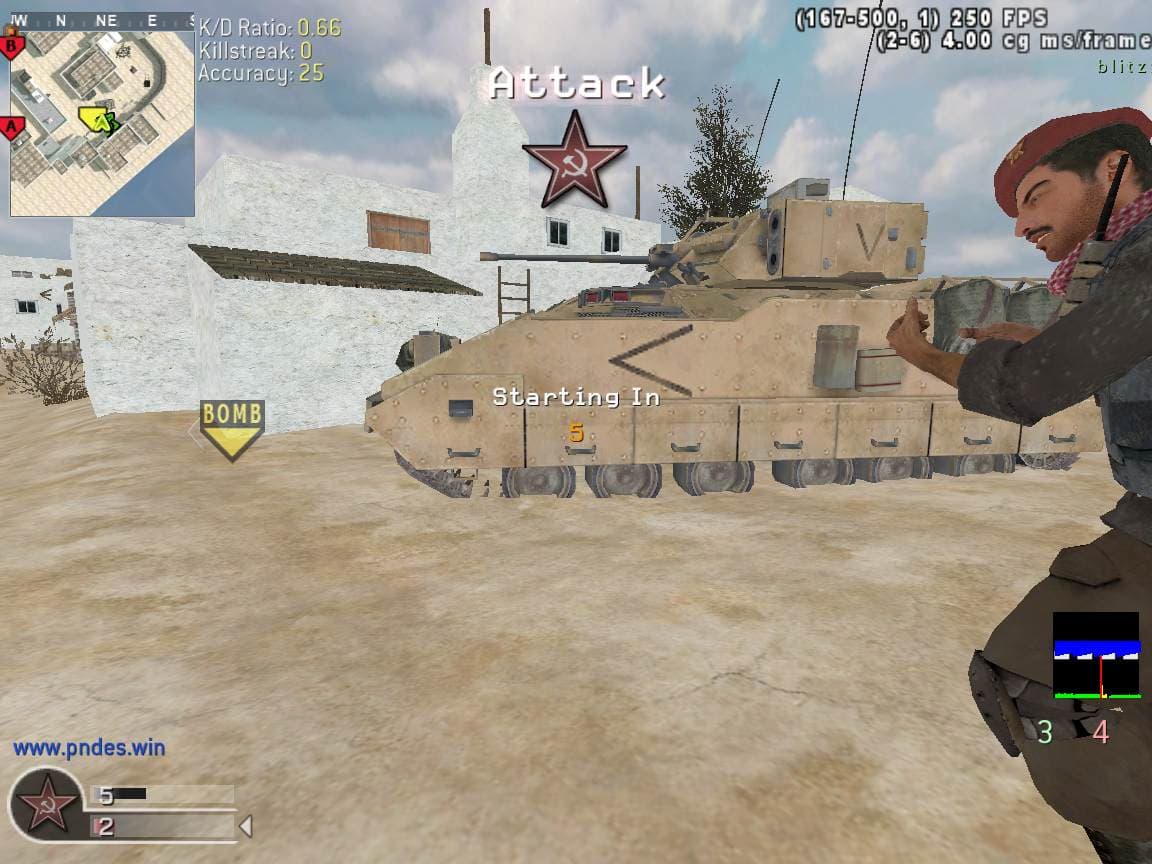Select the red A site marker on minimap edge

13,127
